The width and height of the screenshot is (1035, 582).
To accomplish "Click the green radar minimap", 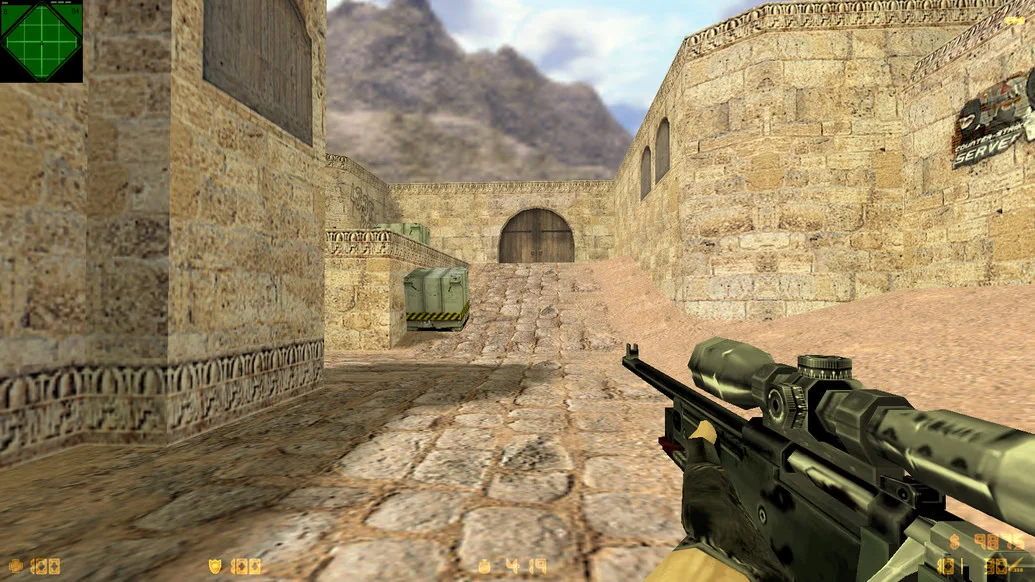I will coord(41,41).
